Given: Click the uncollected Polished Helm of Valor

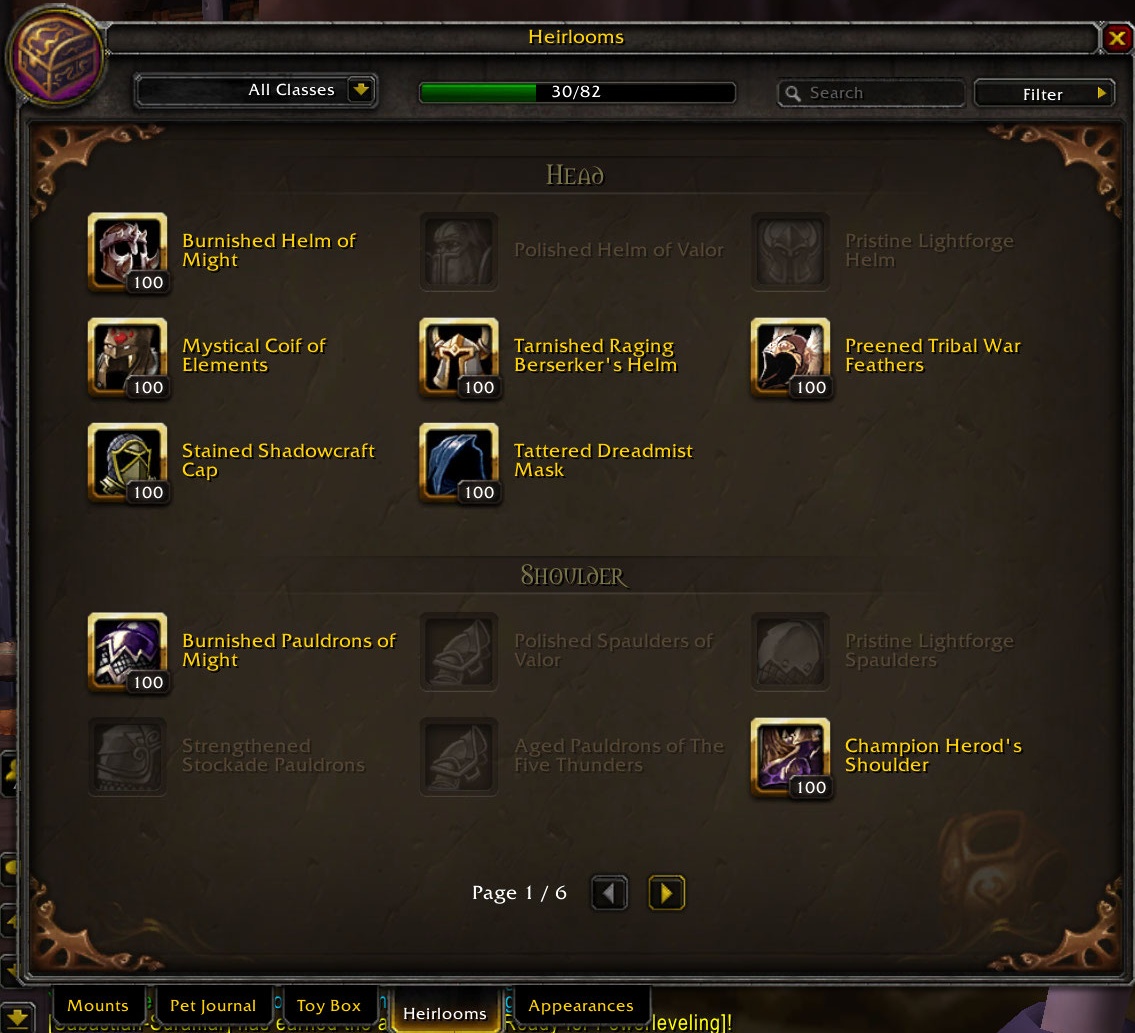Looking at the screenshot, I should pyautogui.click(x=459, y=251).
